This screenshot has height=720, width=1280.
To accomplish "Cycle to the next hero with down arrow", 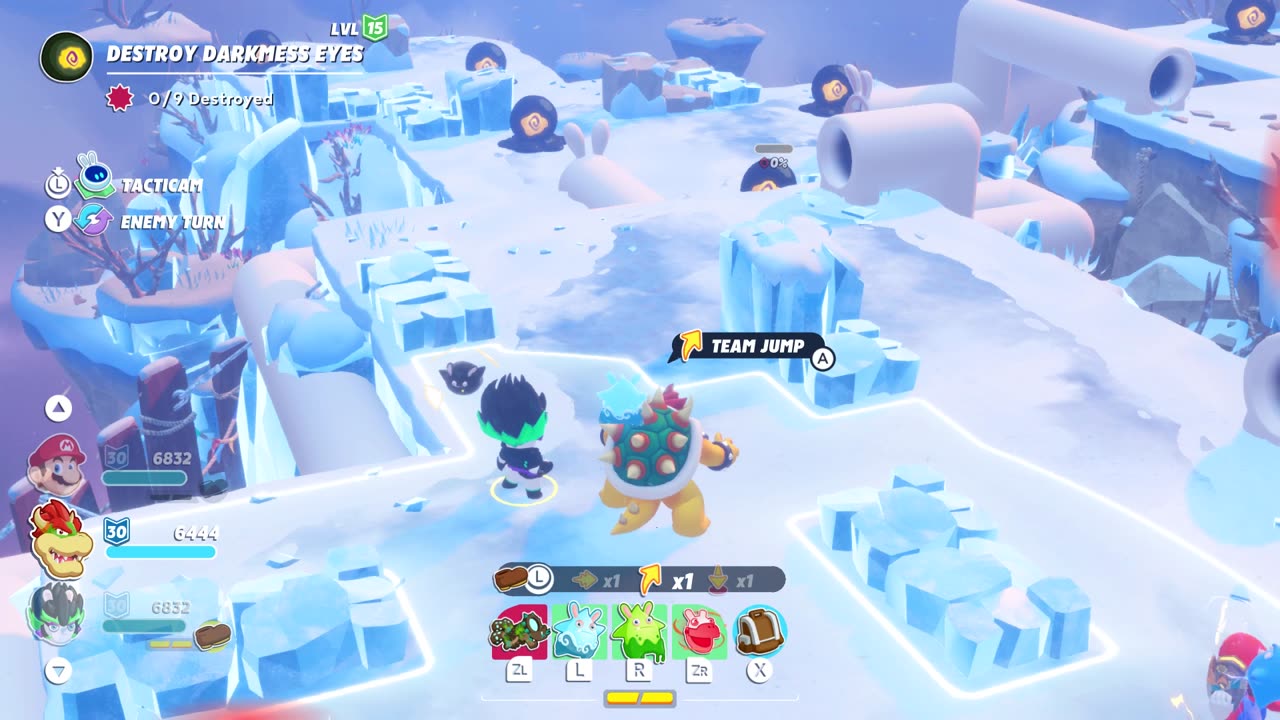I will click(59, 670).
